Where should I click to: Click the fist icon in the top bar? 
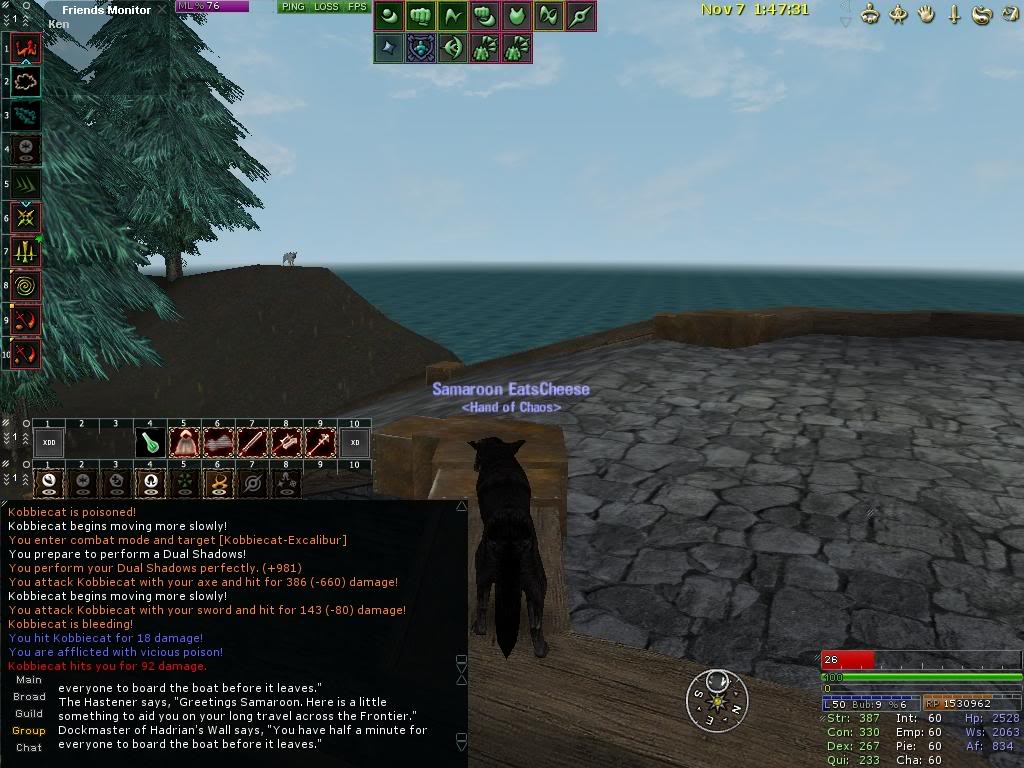(x=421, y=16)
